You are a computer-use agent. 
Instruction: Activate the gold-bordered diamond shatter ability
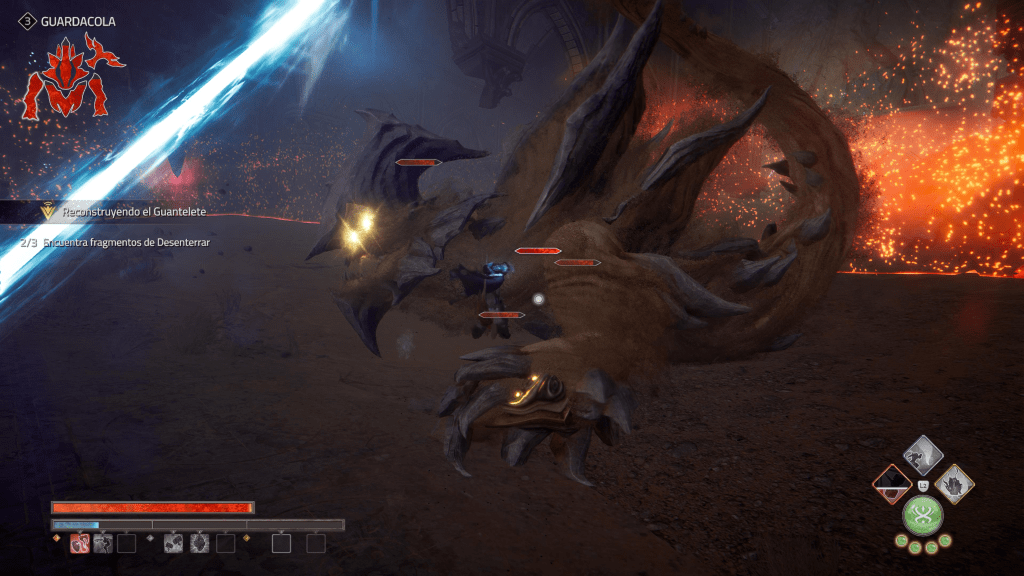(x=955, y=485)
